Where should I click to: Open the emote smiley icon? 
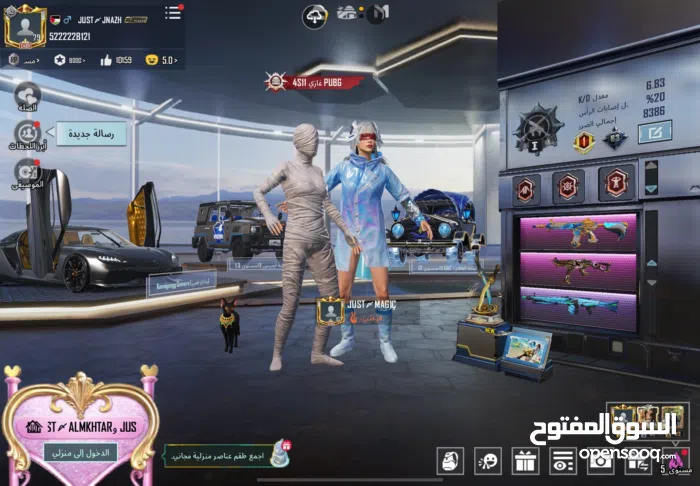click(488, 460)
